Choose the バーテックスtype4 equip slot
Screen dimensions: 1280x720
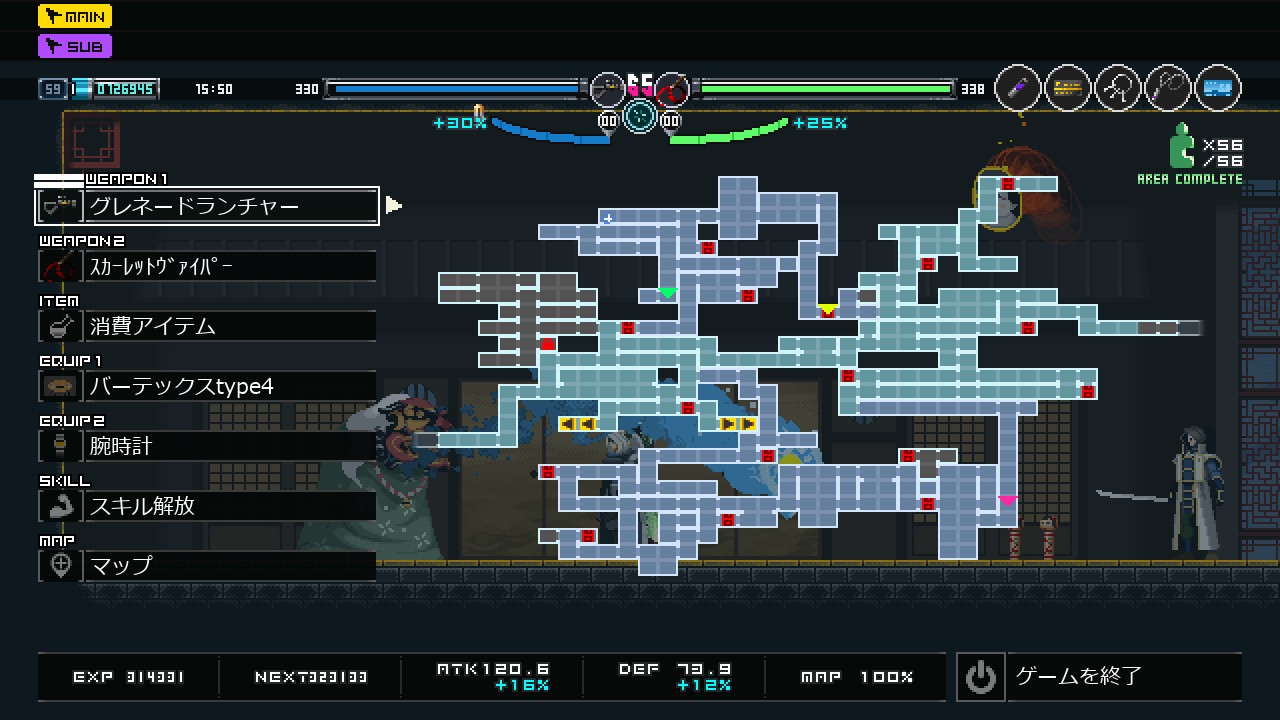[x=207, y=386]
